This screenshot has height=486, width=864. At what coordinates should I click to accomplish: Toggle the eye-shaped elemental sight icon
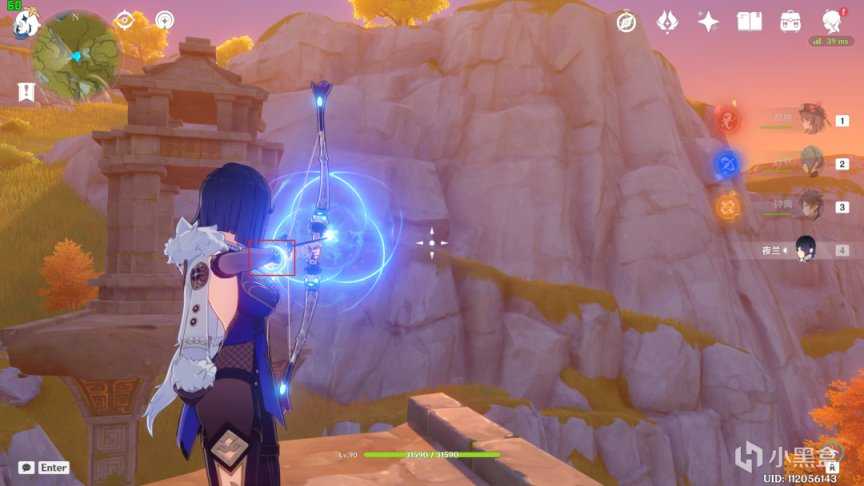pos(124,20)
